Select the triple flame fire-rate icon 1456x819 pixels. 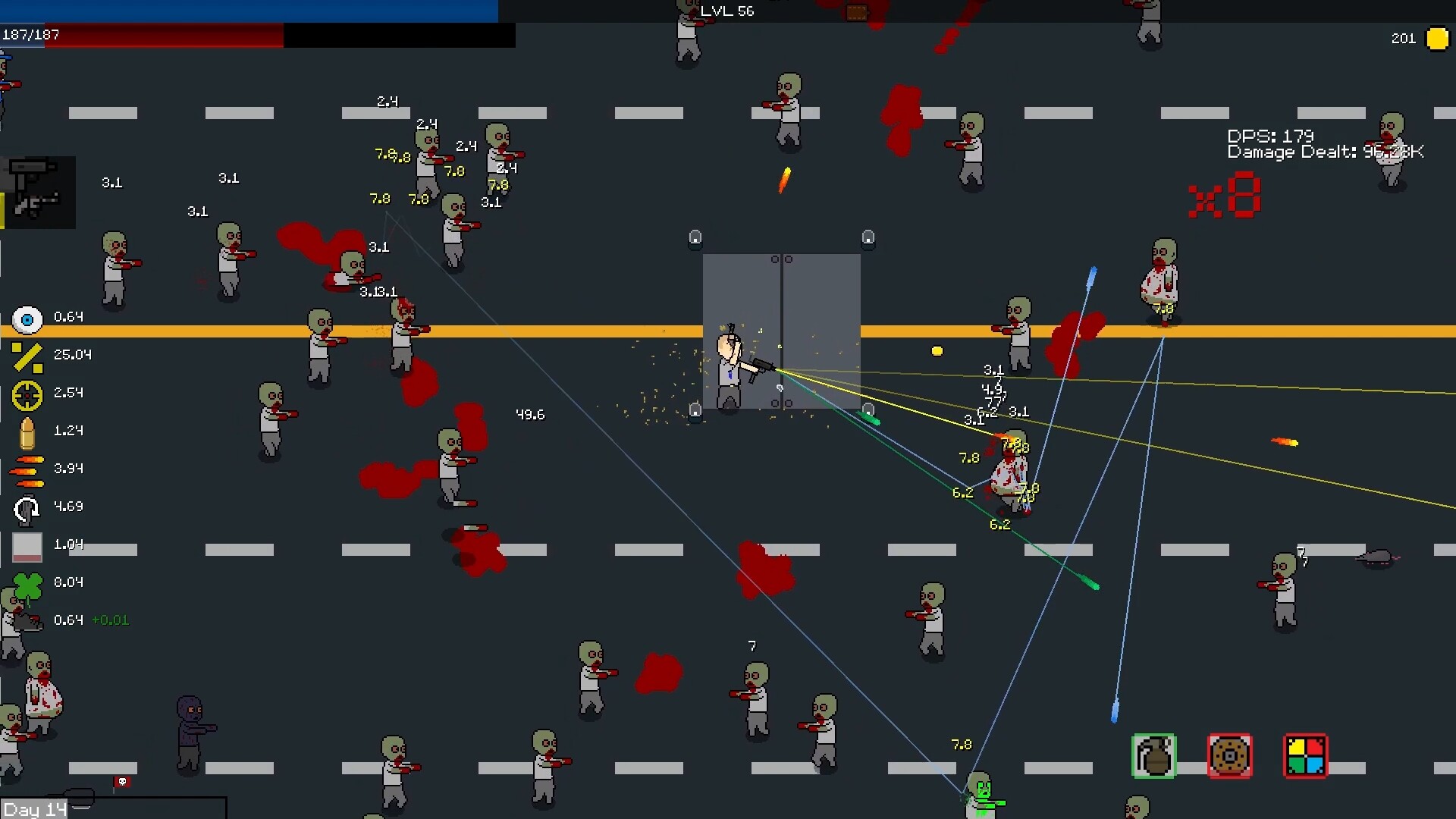pyautogui.click(x=27, y=469)
